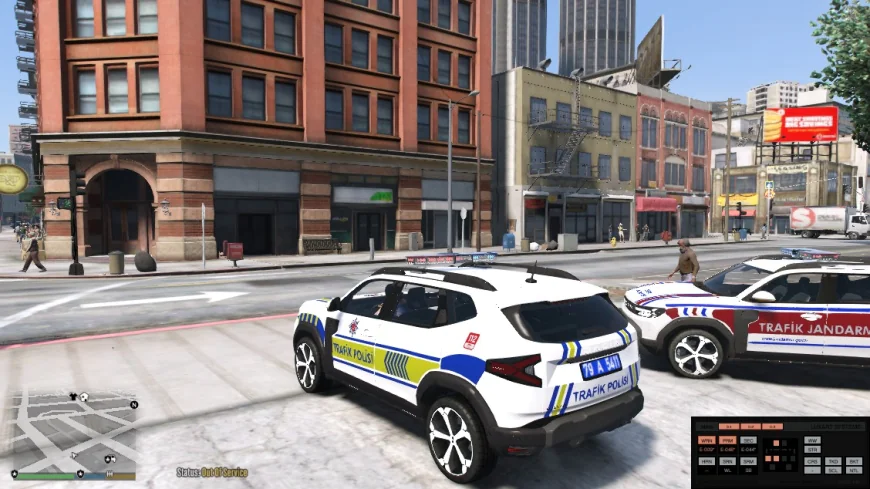Viewport: 870px width, 489px height.
Task: Click the STR button on lighting panel
Action: [812, 450]
